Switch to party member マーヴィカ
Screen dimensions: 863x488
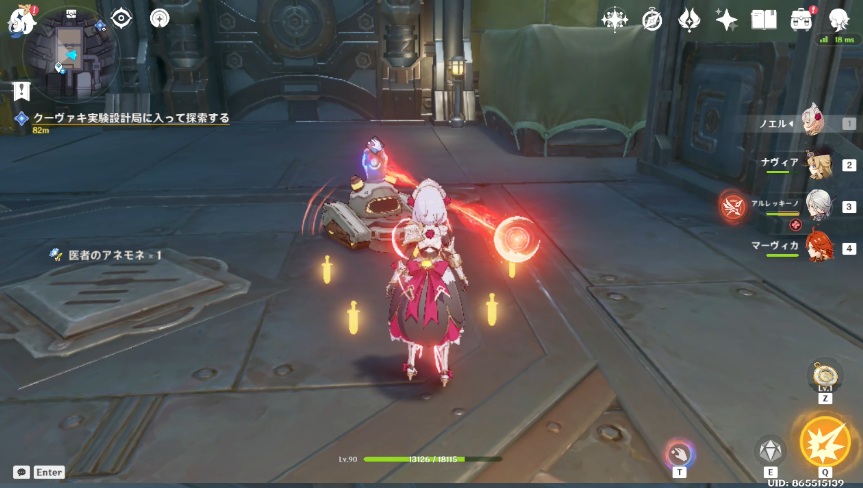pos(819,246)
